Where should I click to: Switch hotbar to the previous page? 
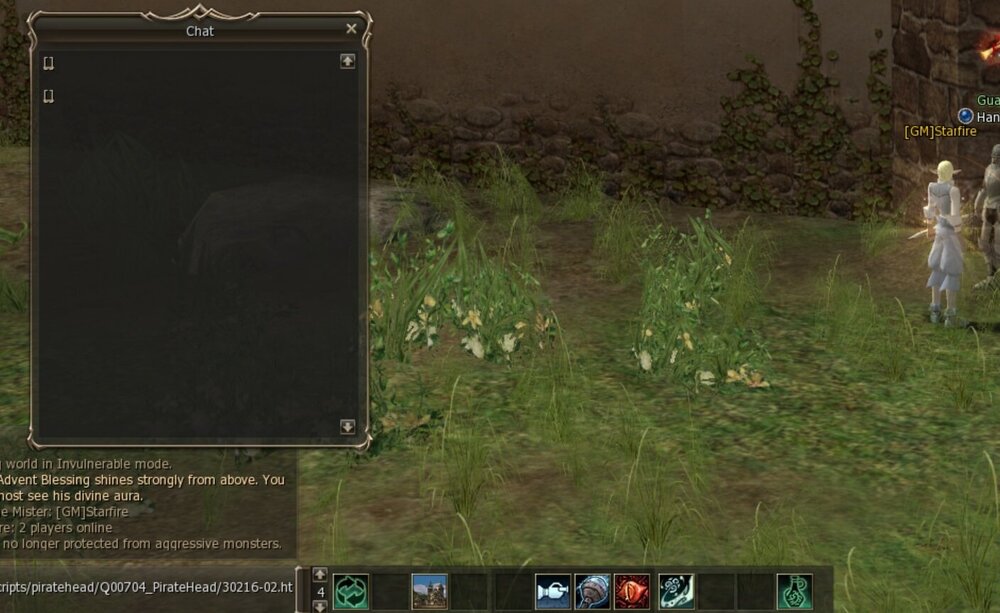pyautogui.click(x=320, y=574)
